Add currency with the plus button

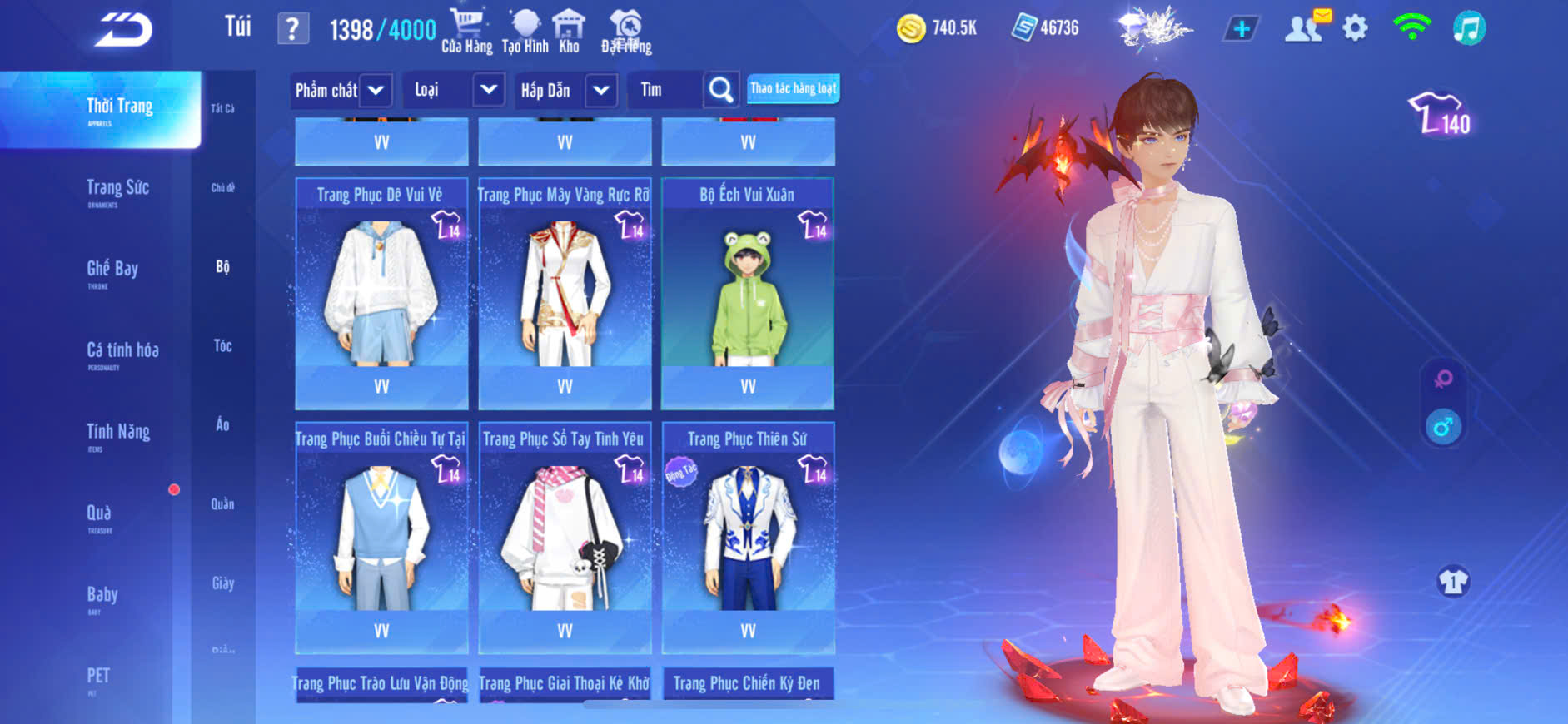coord(1241,29)
